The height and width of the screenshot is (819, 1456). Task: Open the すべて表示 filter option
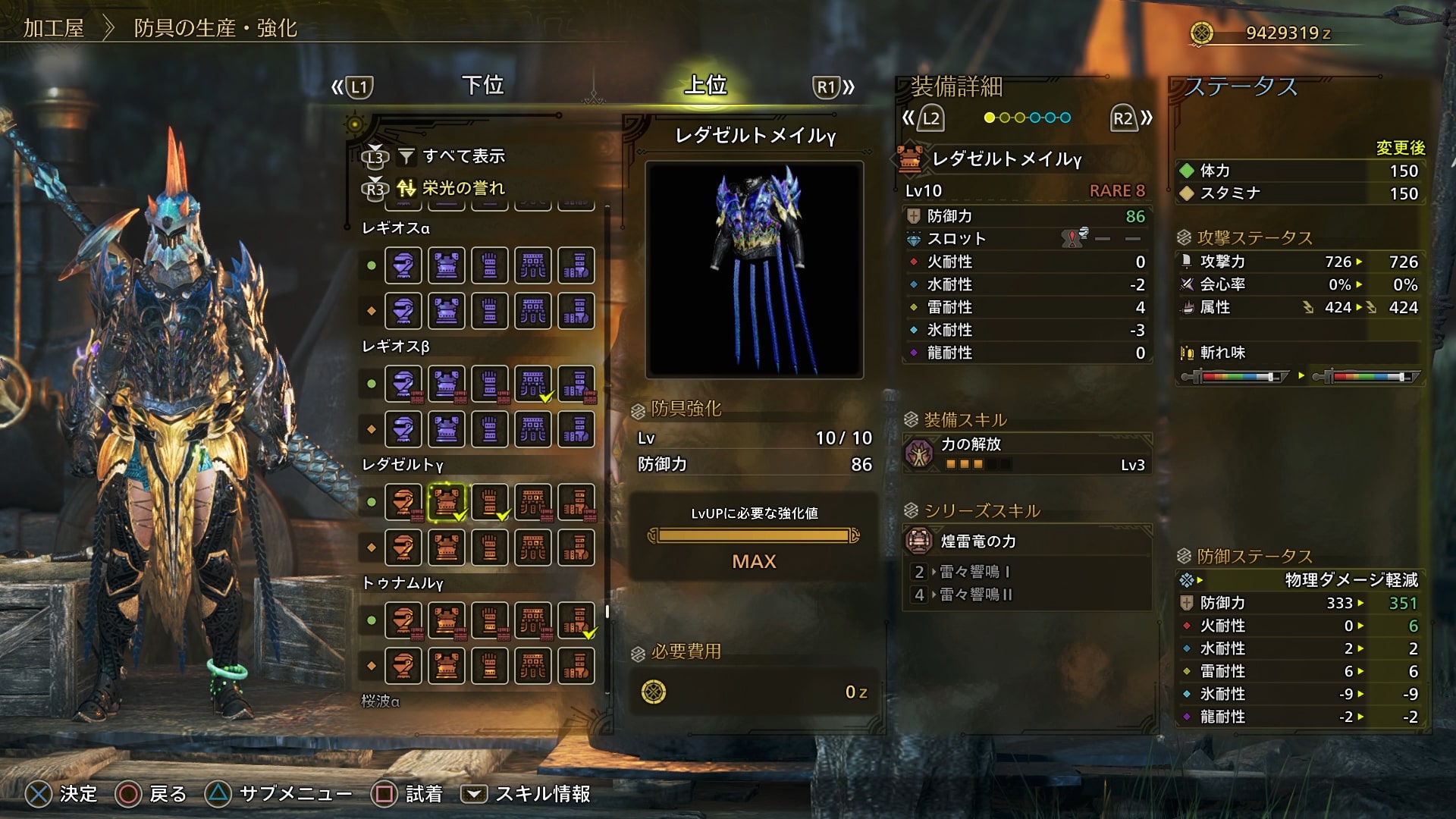point(463,156)
